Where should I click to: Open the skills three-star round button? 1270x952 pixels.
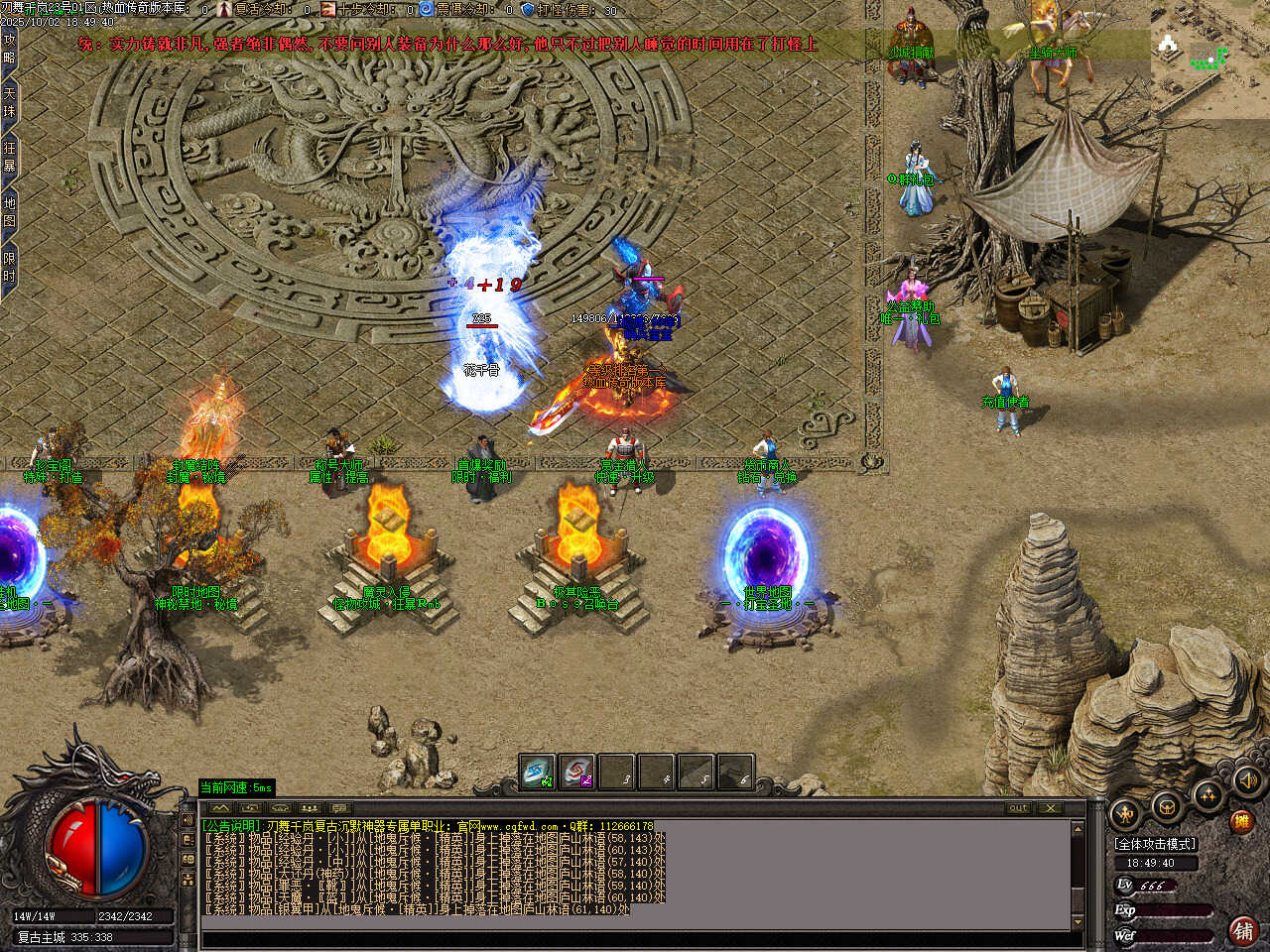(x=1207, y=794)
